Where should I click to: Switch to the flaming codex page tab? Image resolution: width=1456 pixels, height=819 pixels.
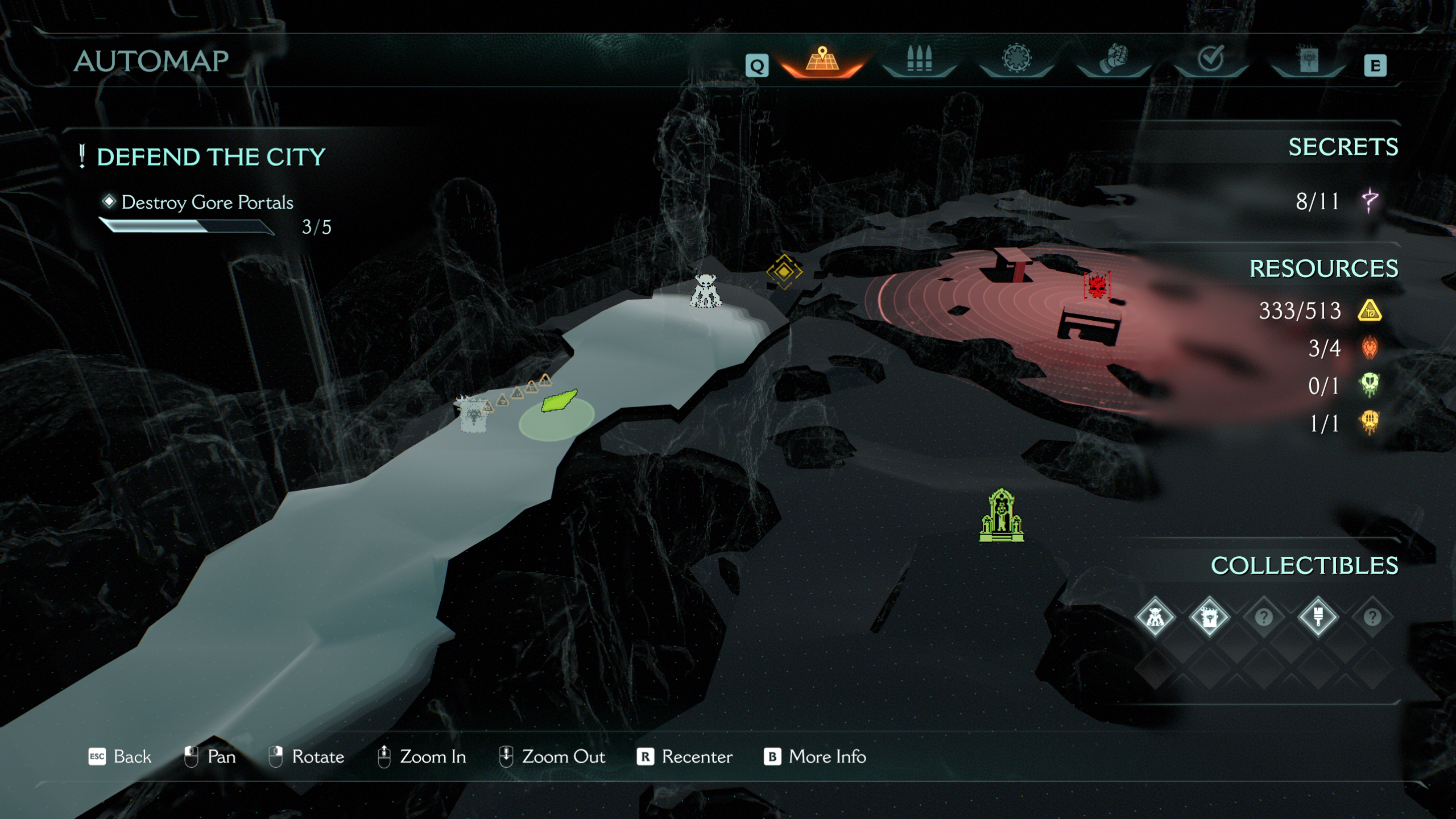[1308, 60]
